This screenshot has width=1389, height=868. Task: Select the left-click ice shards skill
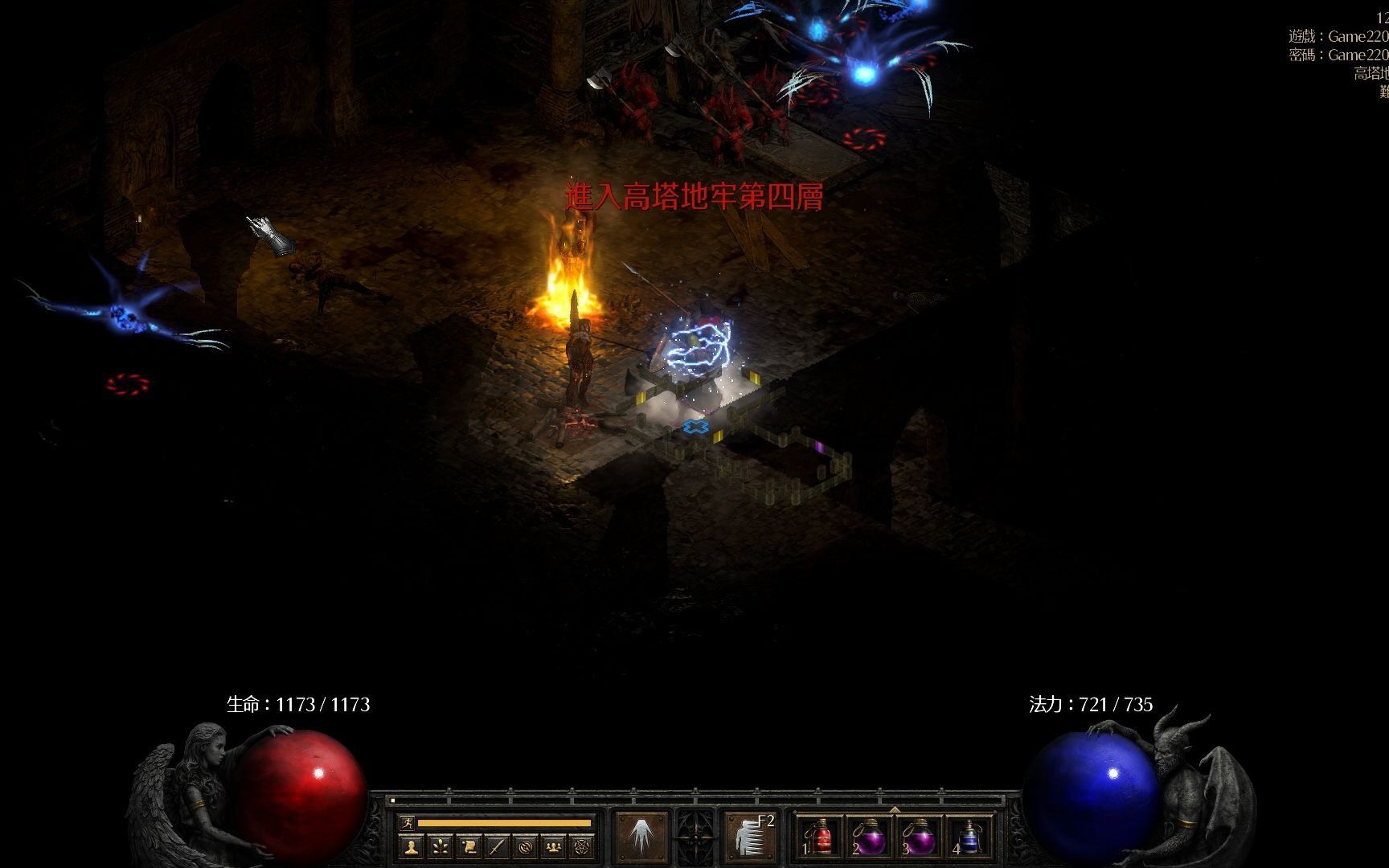click(x=641, y=837)
